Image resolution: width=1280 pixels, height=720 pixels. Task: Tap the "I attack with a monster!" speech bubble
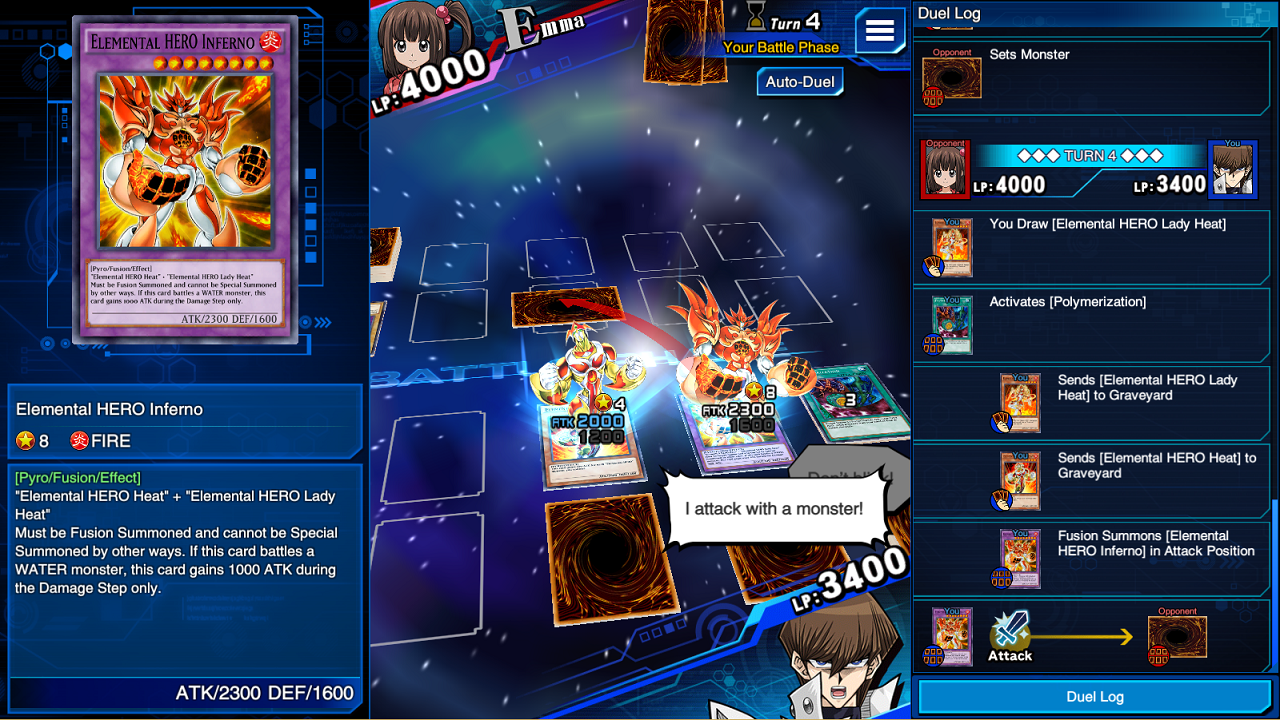(x=773, y=509)
